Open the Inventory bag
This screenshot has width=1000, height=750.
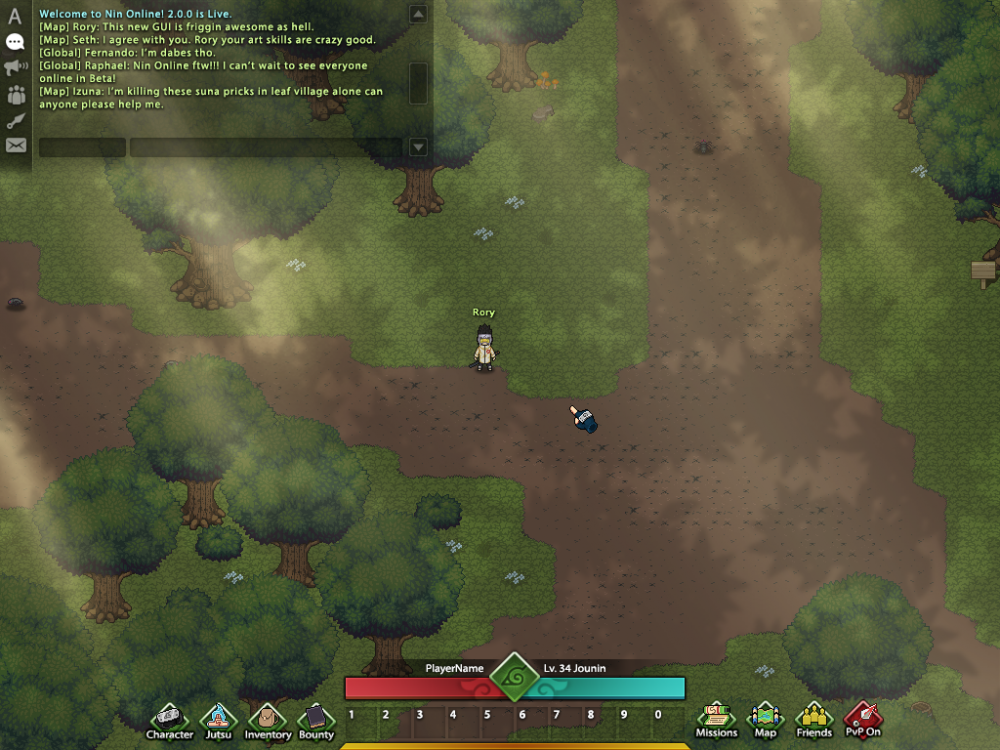click(267, 719)
